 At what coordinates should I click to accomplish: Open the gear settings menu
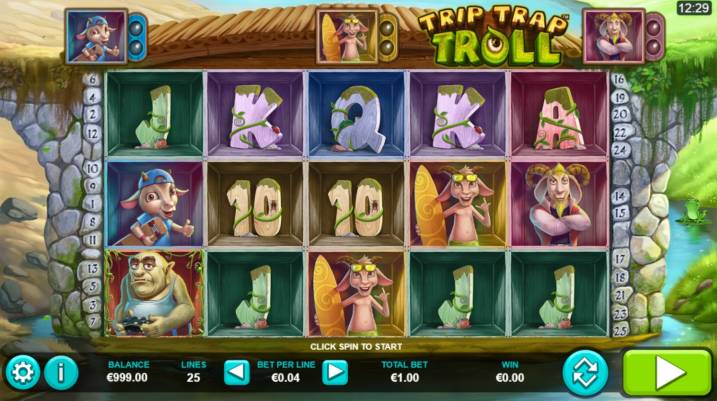22,374
